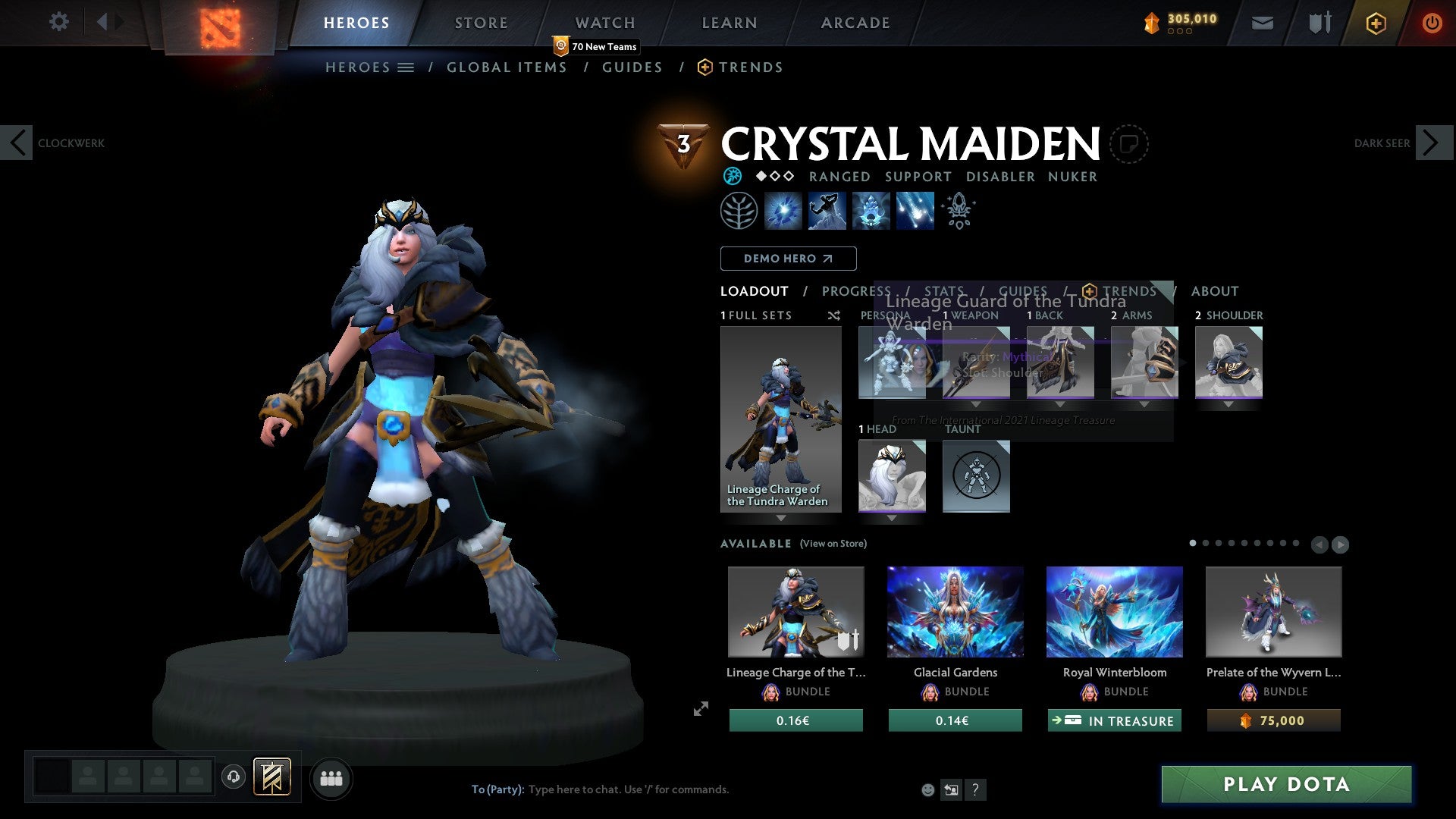The height and width of the screenshot is (819, 1456).
Task: Switch to the STATS tab
Action: (x=944, y=290)
